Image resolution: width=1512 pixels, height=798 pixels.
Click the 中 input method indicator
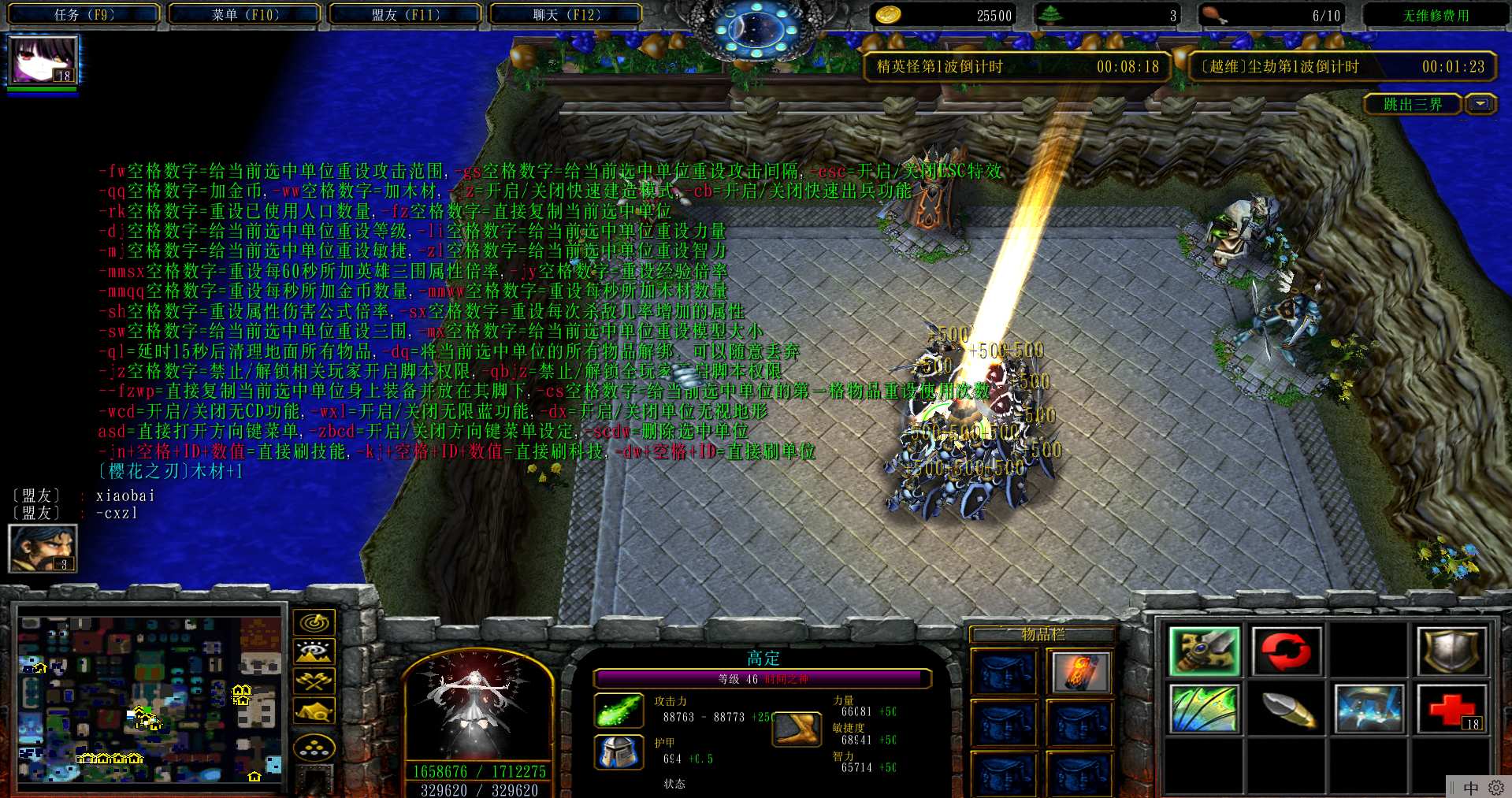1470,788
